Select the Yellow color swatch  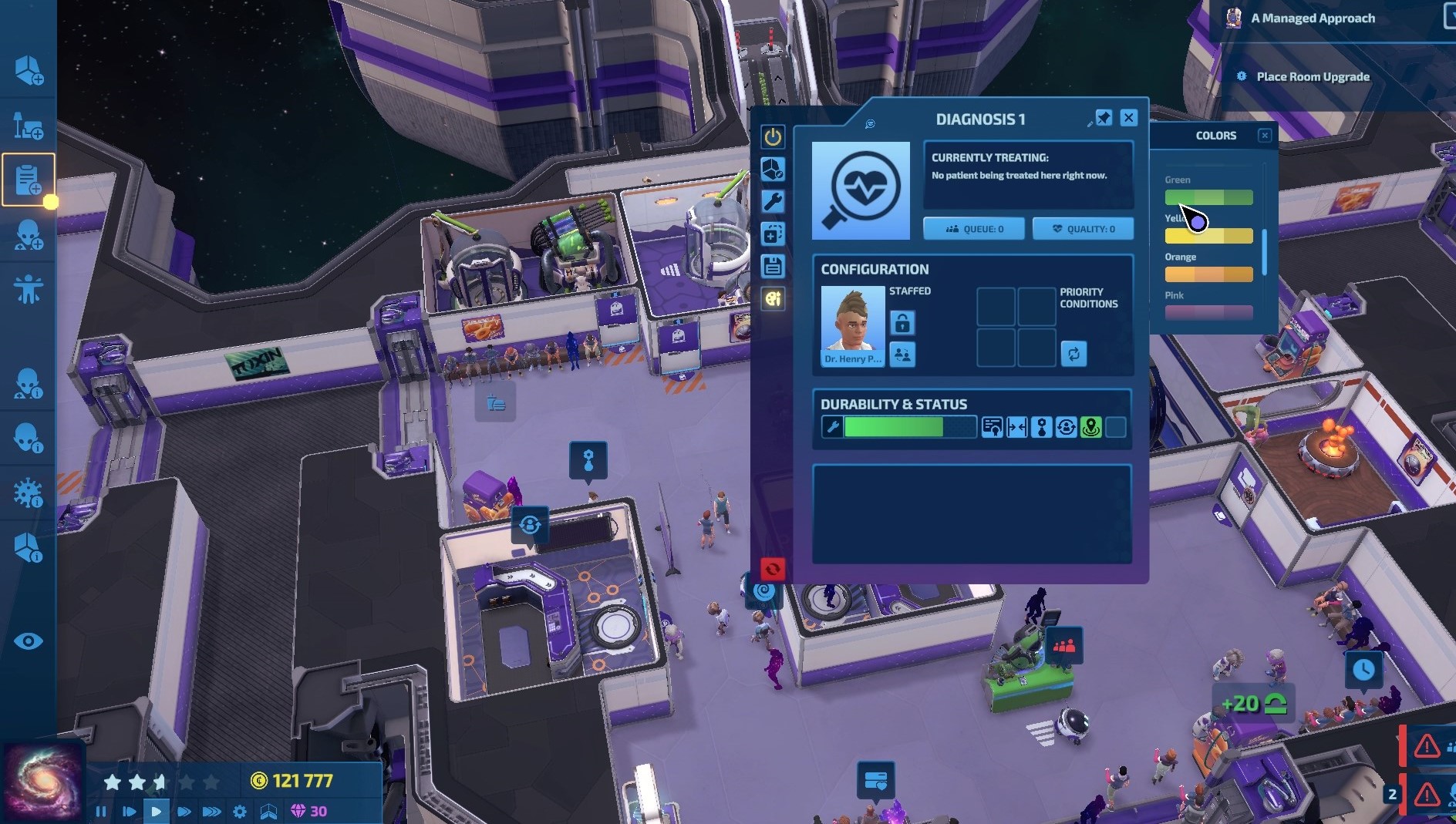pyautogui.click(x=1208, y=236)
